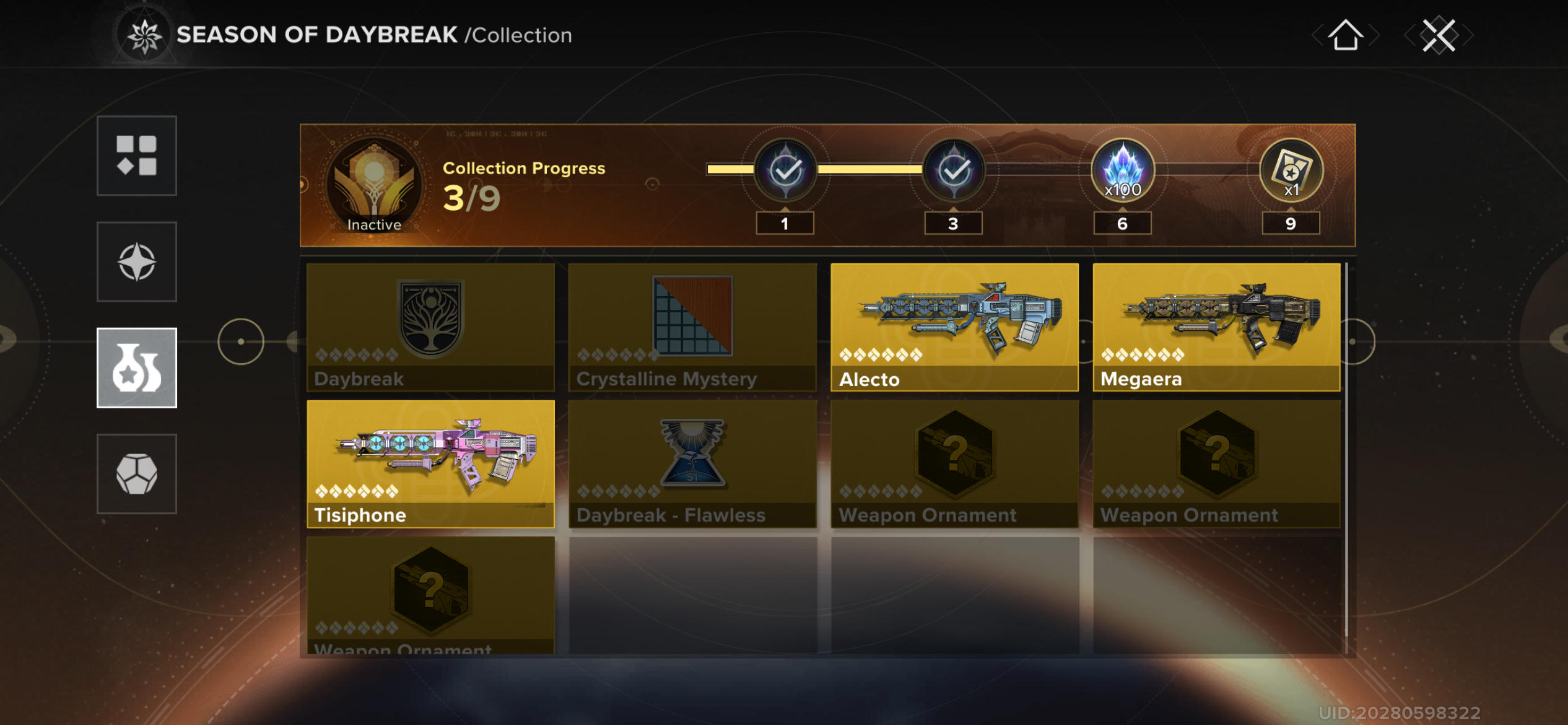
Task: Open the dodecahedron engram tab
Action: (x=137, y=474)
